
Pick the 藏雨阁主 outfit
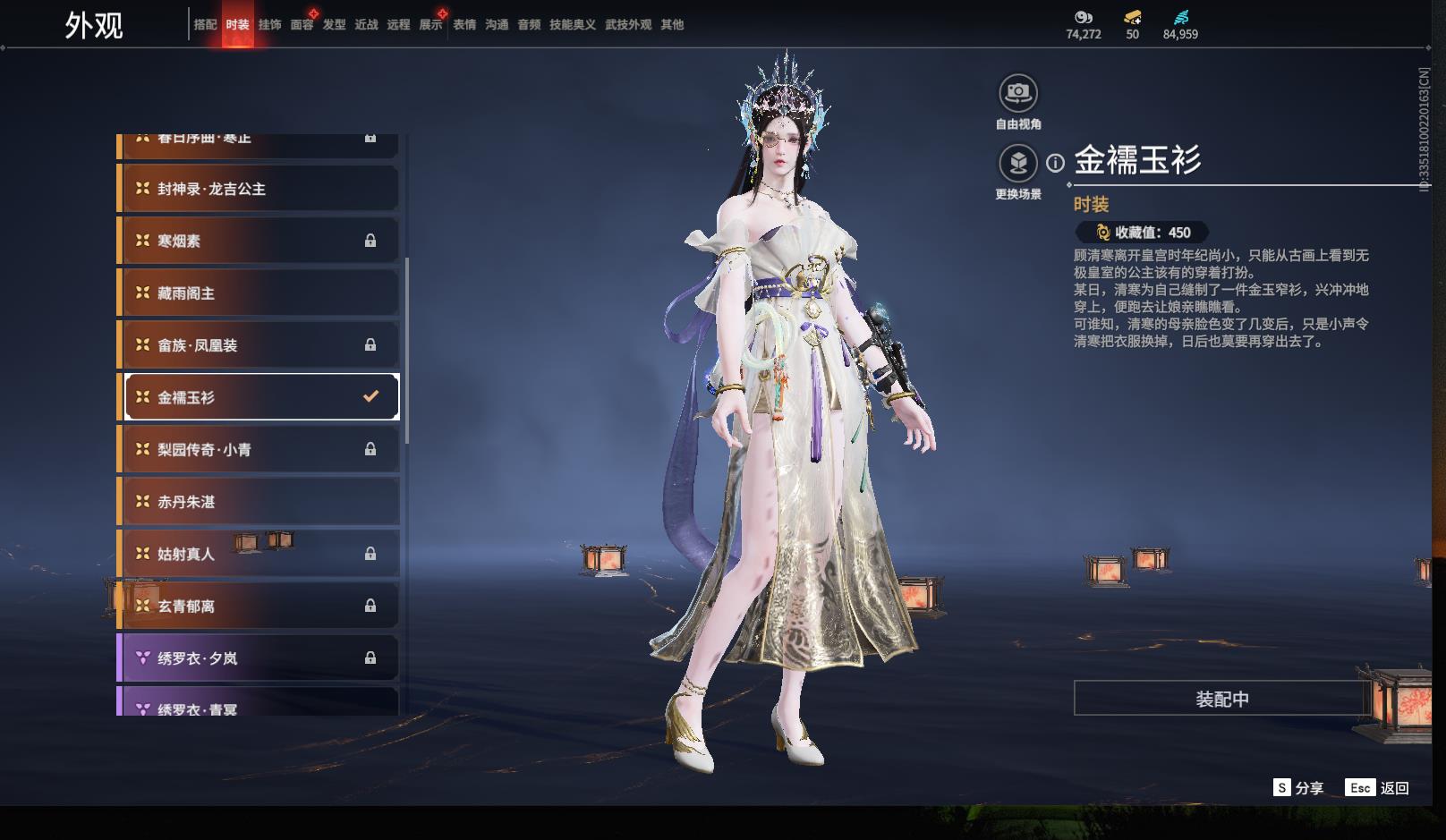(259, 293)
